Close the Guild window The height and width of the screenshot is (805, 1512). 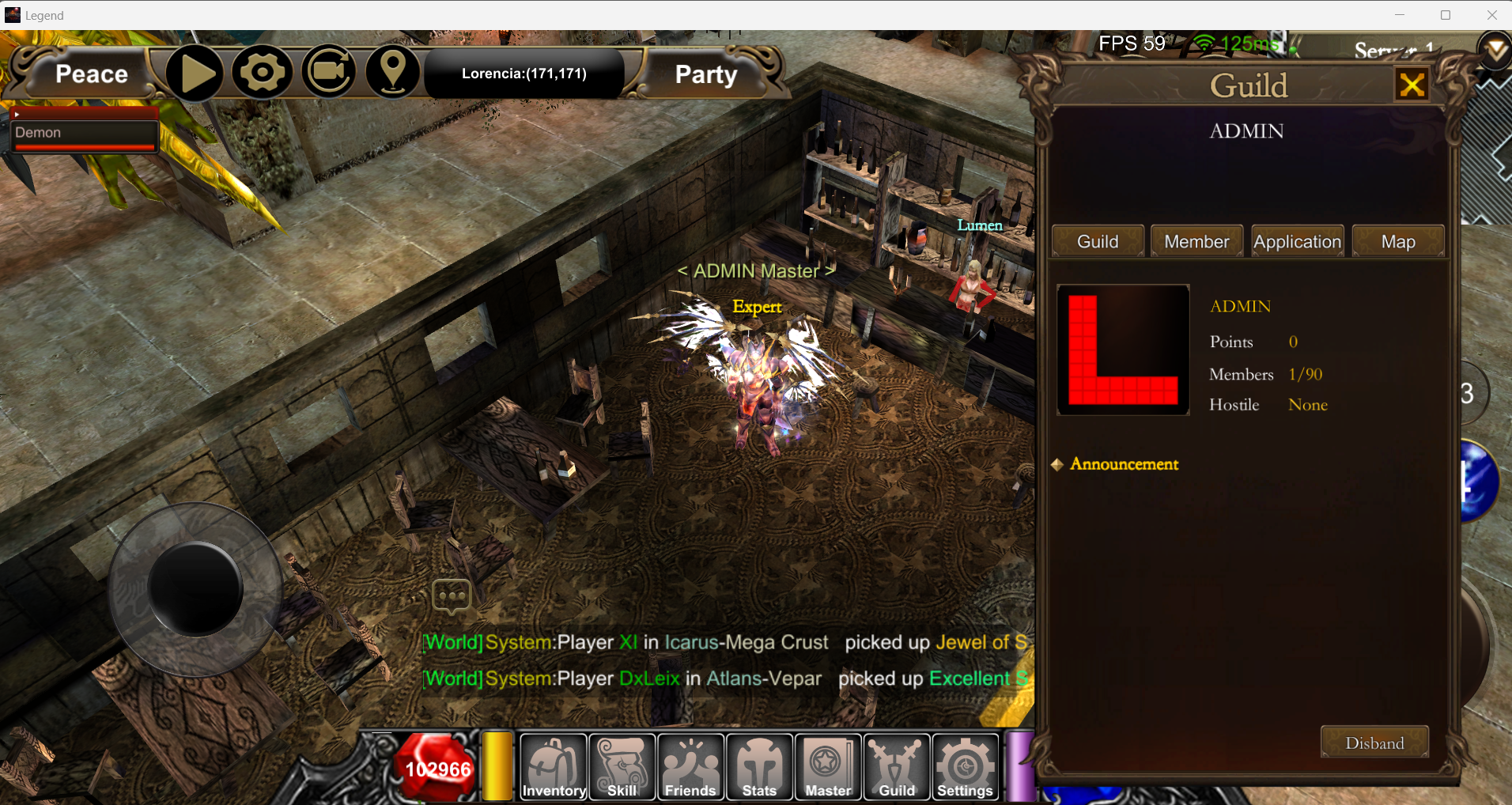(x=1412, y=85)
